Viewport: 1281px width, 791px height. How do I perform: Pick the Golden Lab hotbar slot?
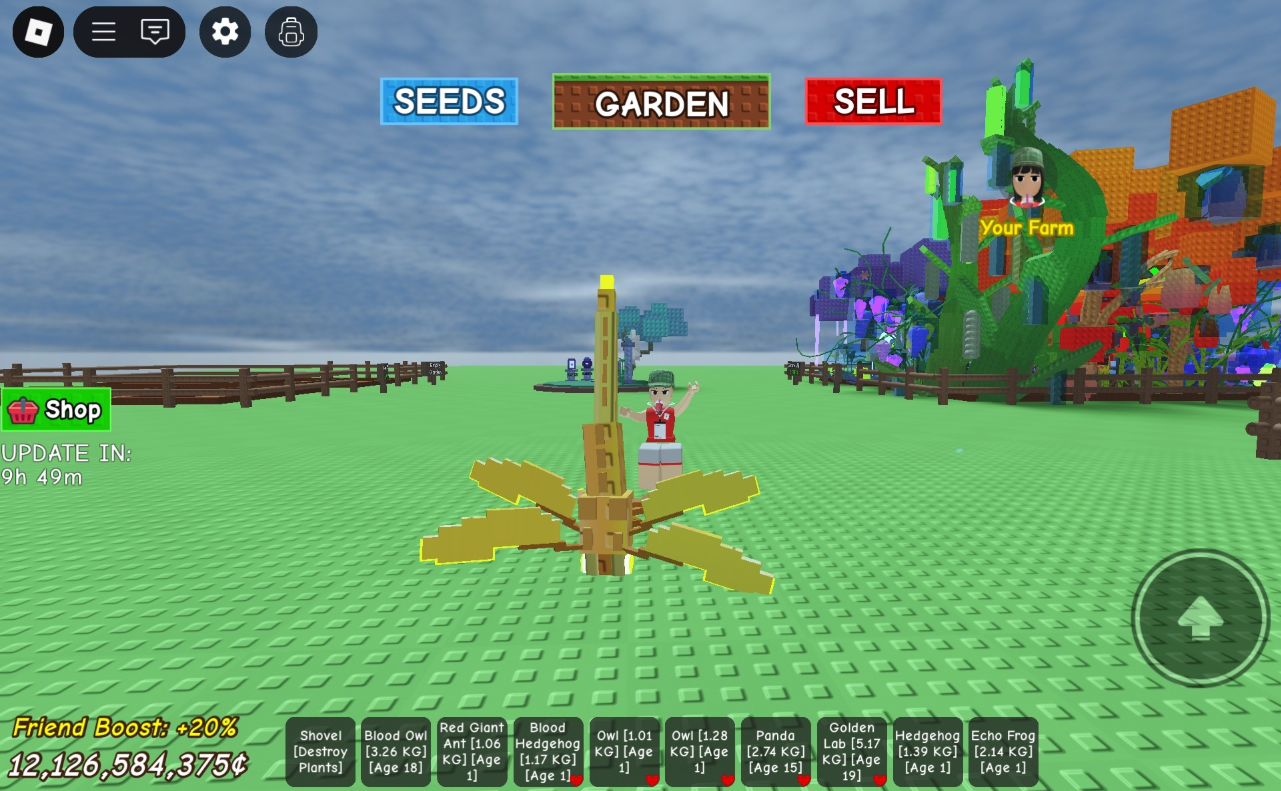852,752
